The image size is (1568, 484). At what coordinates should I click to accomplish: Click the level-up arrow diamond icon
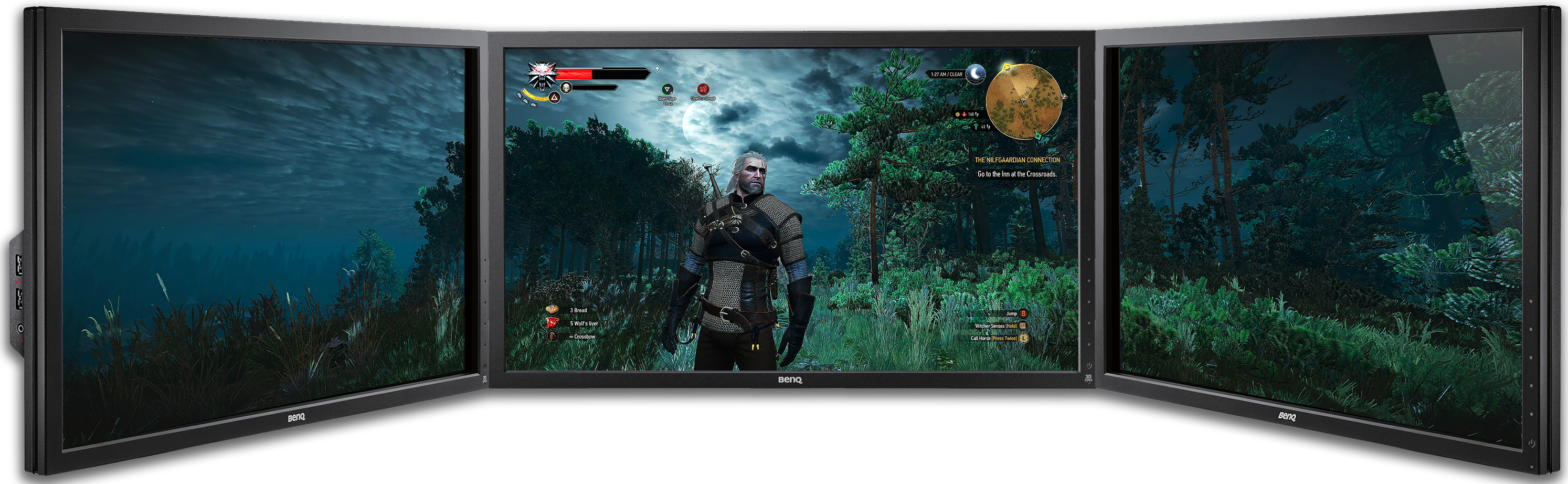coord(657,69)
